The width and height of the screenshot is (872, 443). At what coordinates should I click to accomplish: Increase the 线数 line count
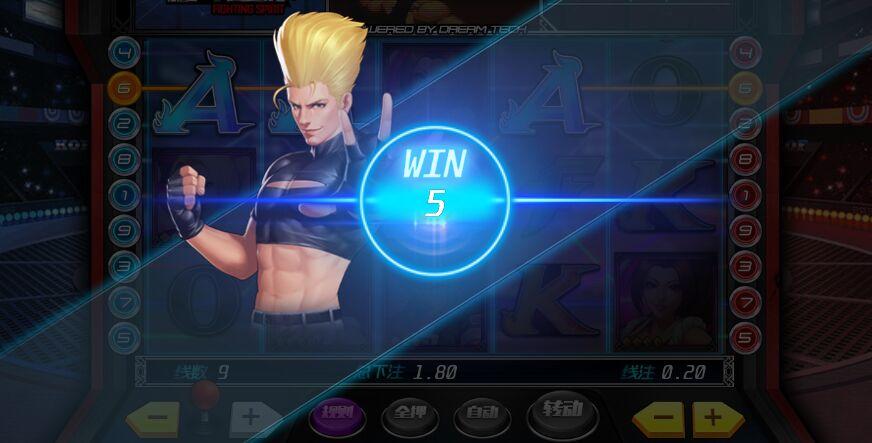click(249, 418)
